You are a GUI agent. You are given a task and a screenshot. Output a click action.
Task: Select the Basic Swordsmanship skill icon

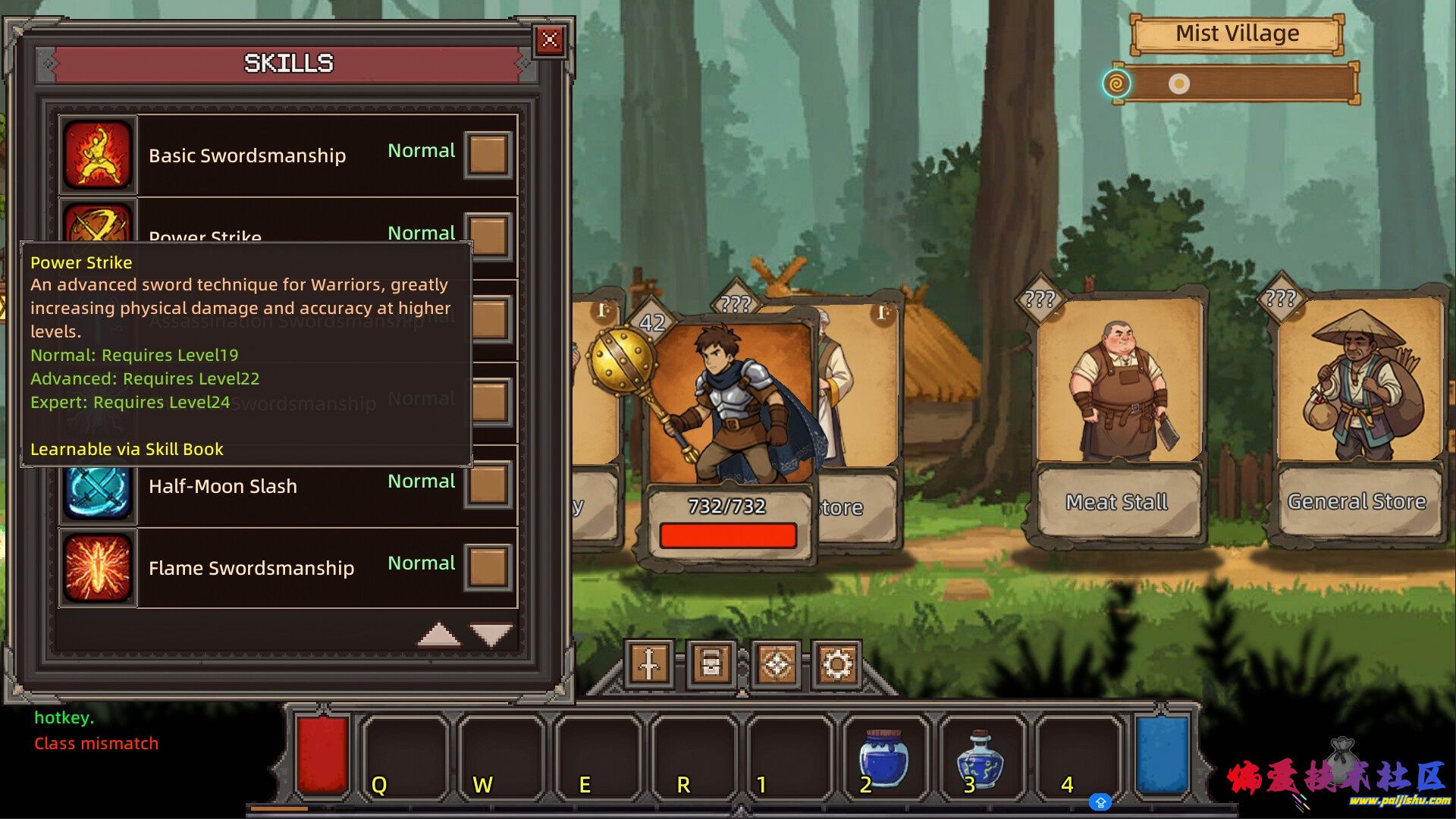click(99, 155)
